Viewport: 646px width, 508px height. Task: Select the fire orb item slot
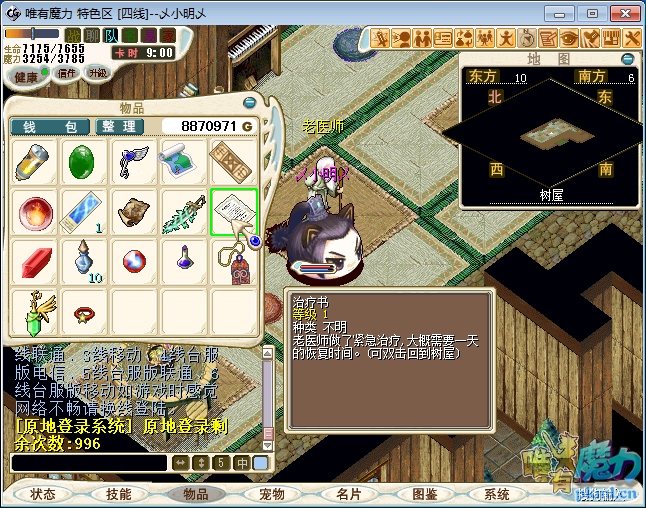tap(36, 212)
